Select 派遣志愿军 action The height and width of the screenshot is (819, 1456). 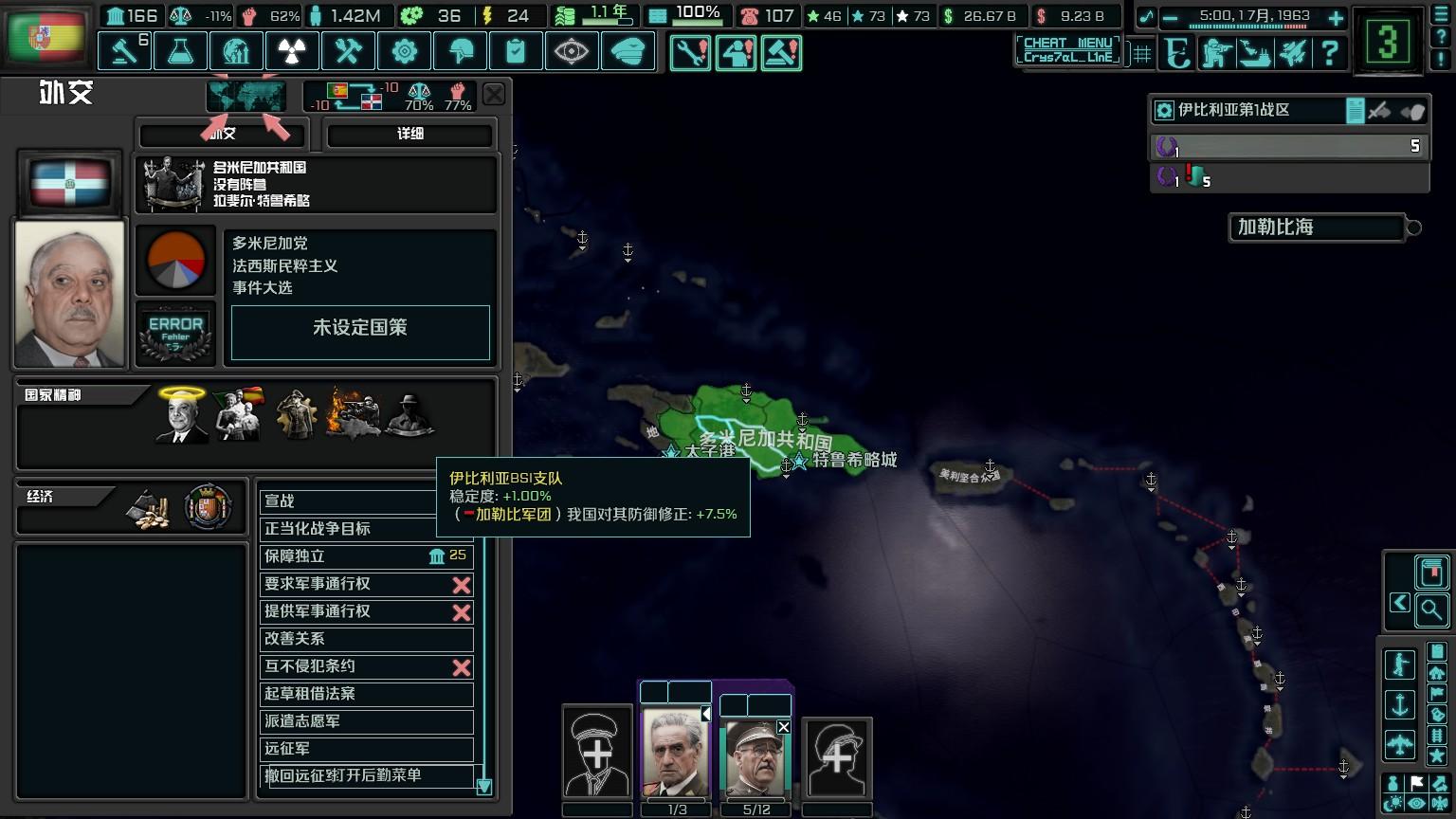(366, 721)
